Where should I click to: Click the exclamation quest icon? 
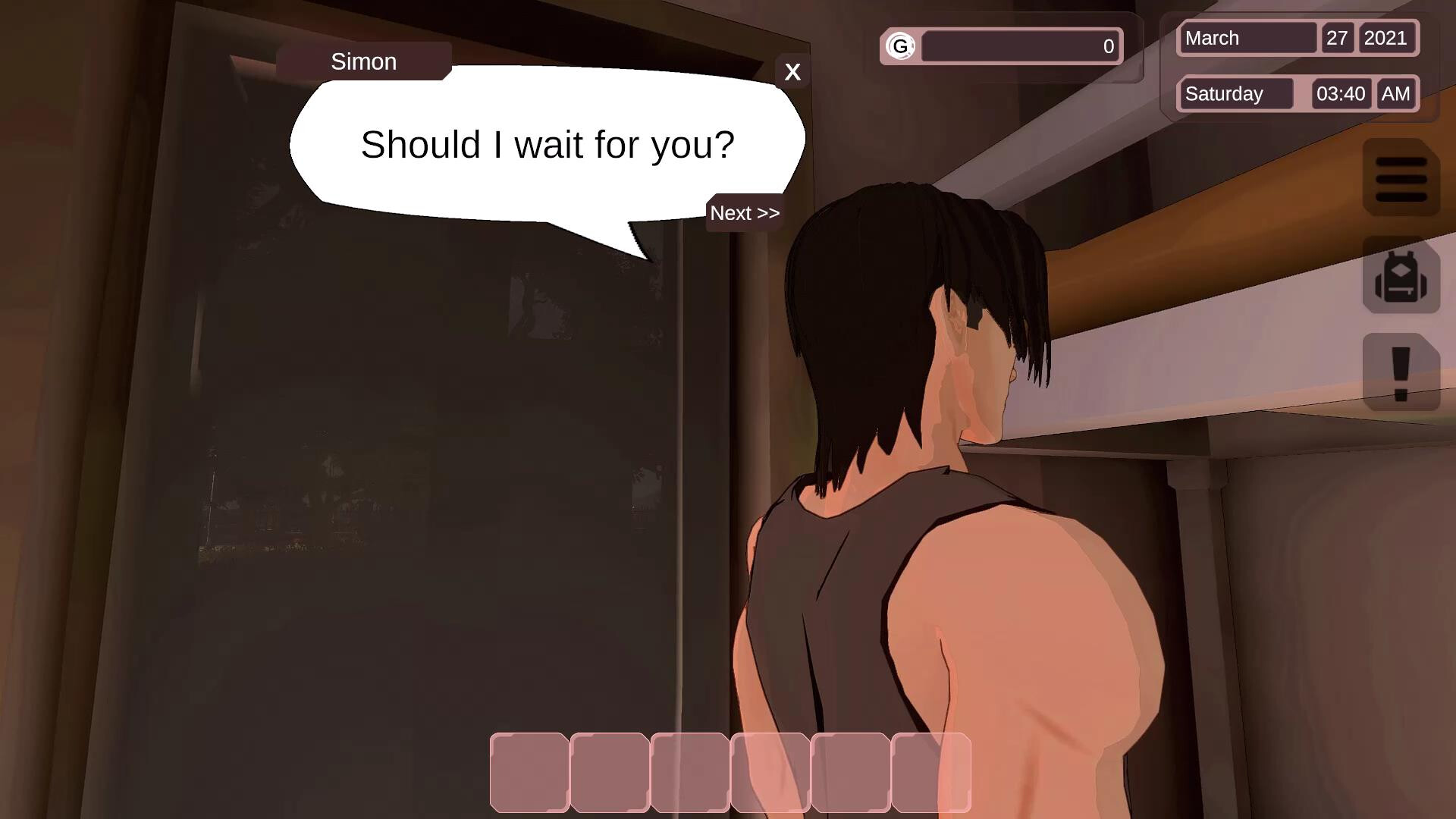tap(1401, 369)
